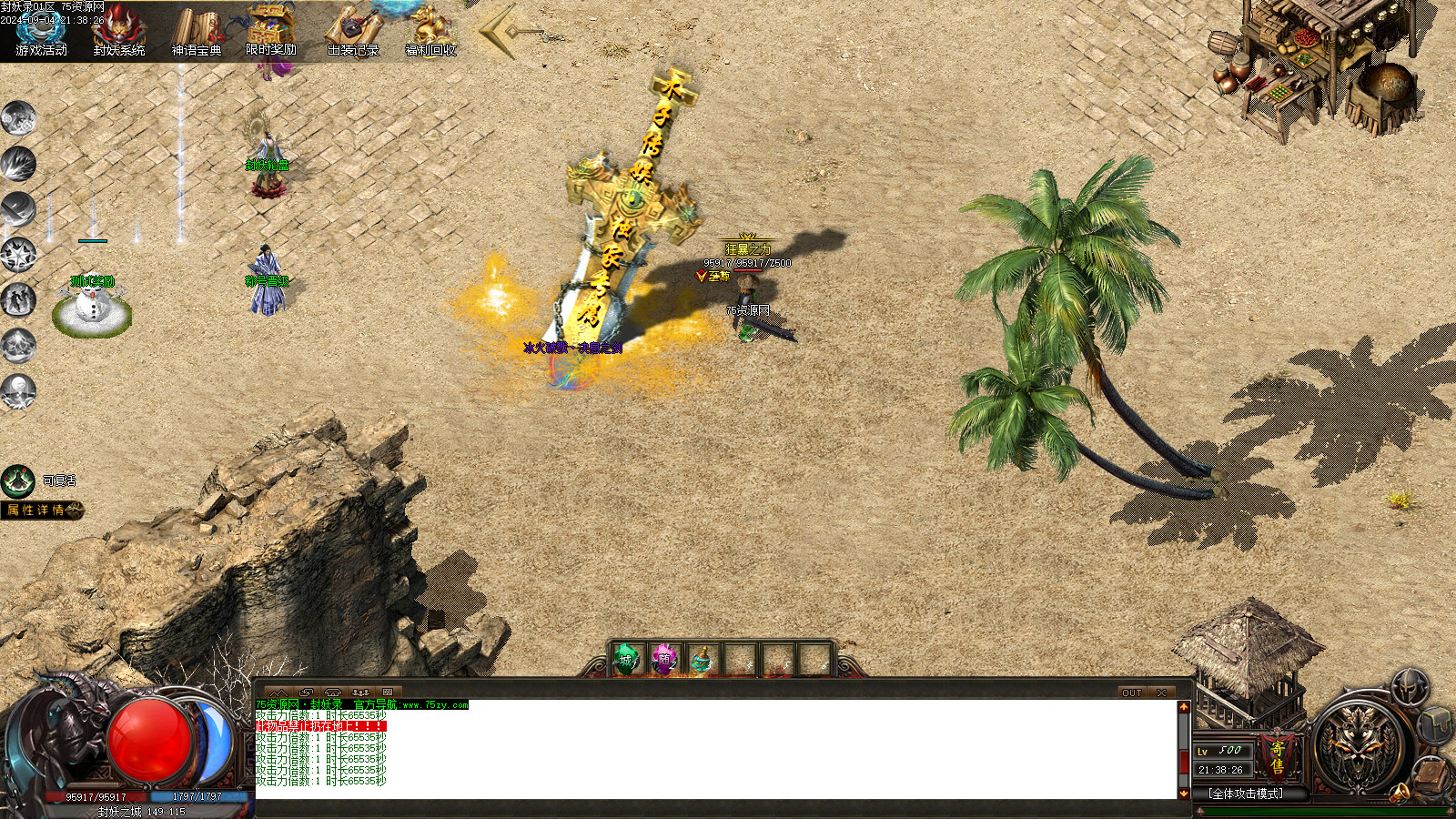Open the 游戏活动 game events menu
Image resolution: width=1456 pixels, height=819 pixels.
(41, 30)
